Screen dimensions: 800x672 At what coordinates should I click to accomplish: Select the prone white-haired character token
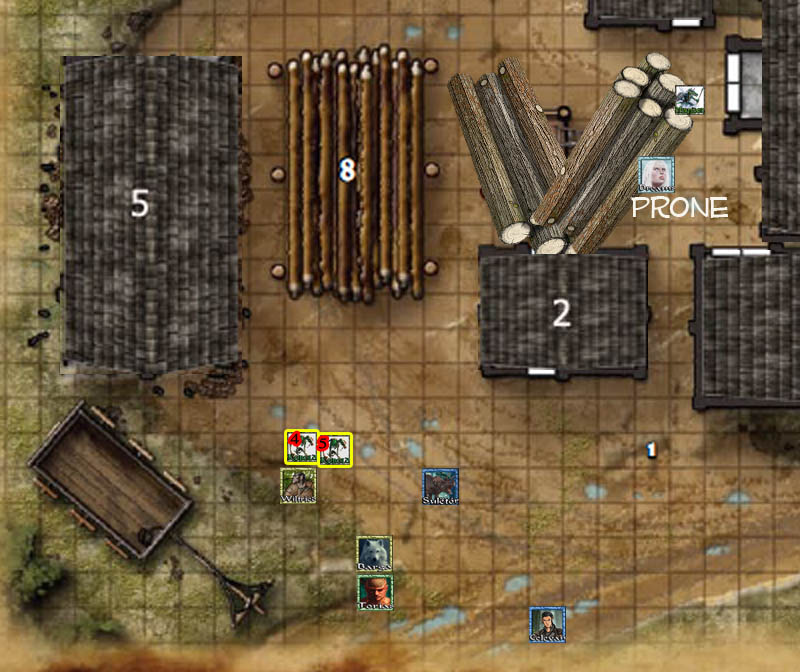point(656,175)
